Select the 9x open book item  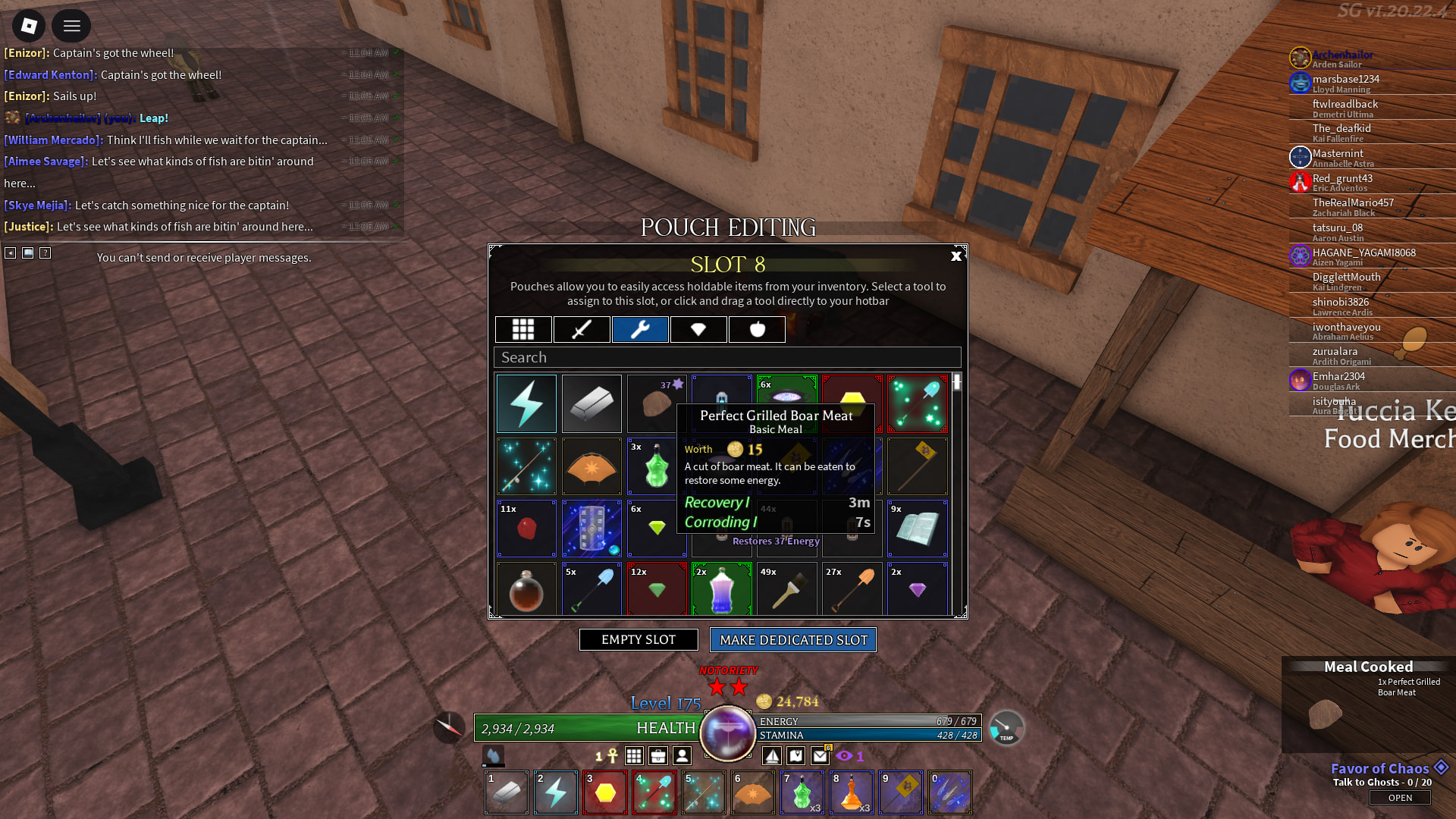[x=917, y=529]
